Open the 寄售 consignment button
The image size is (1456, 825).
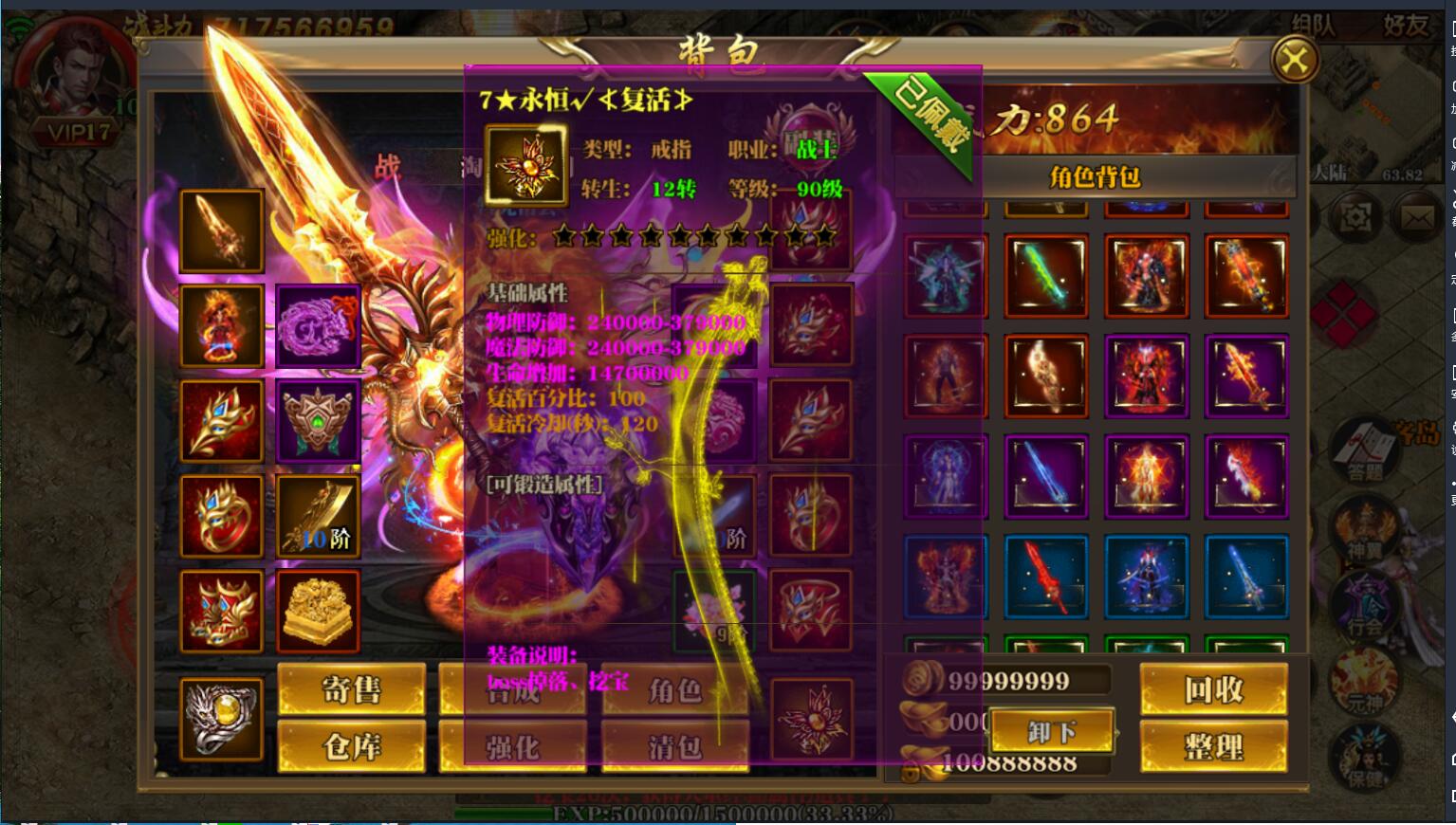(351, 689)
